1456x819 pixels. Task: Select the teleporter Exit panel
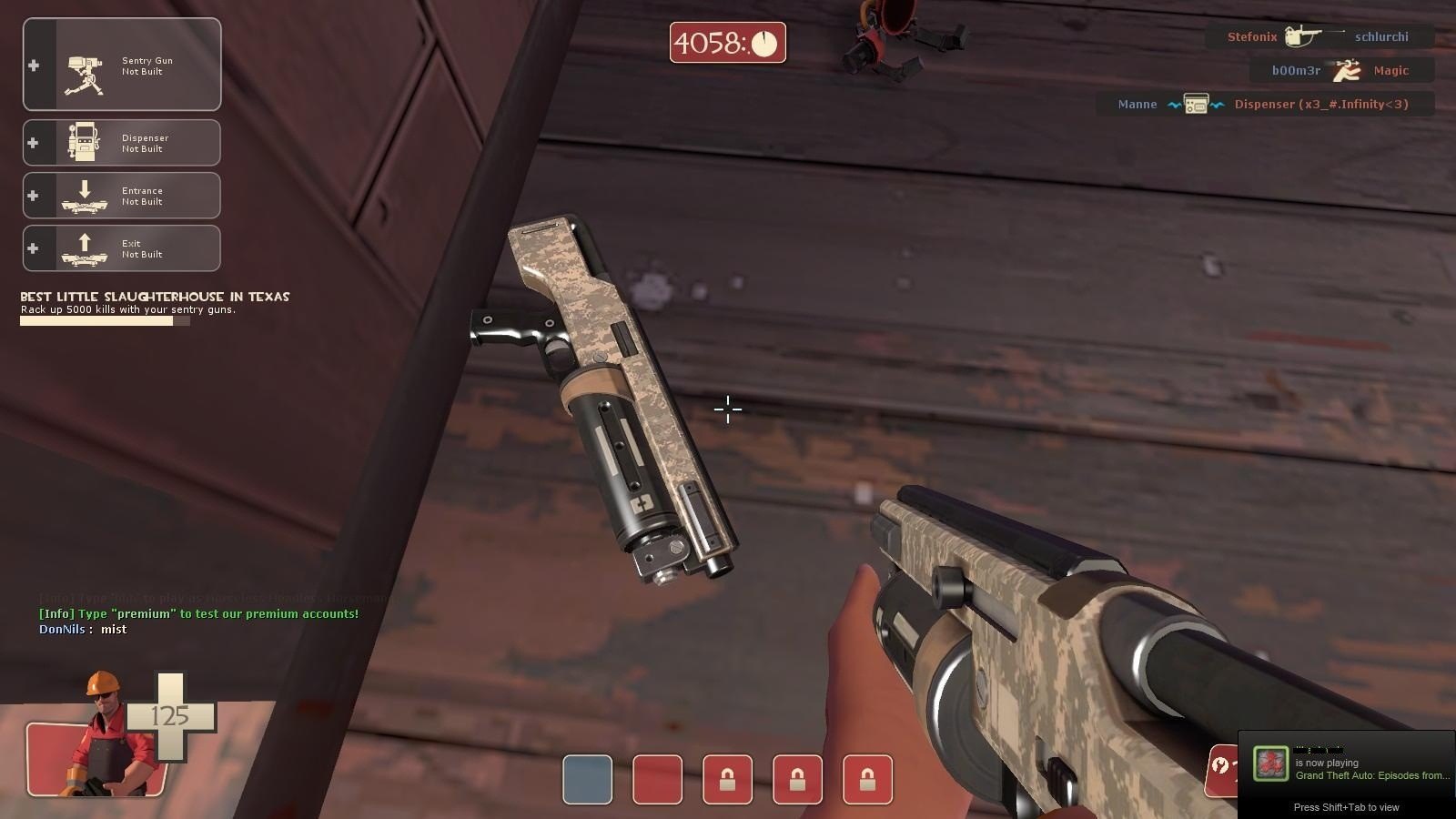point(122,248)
